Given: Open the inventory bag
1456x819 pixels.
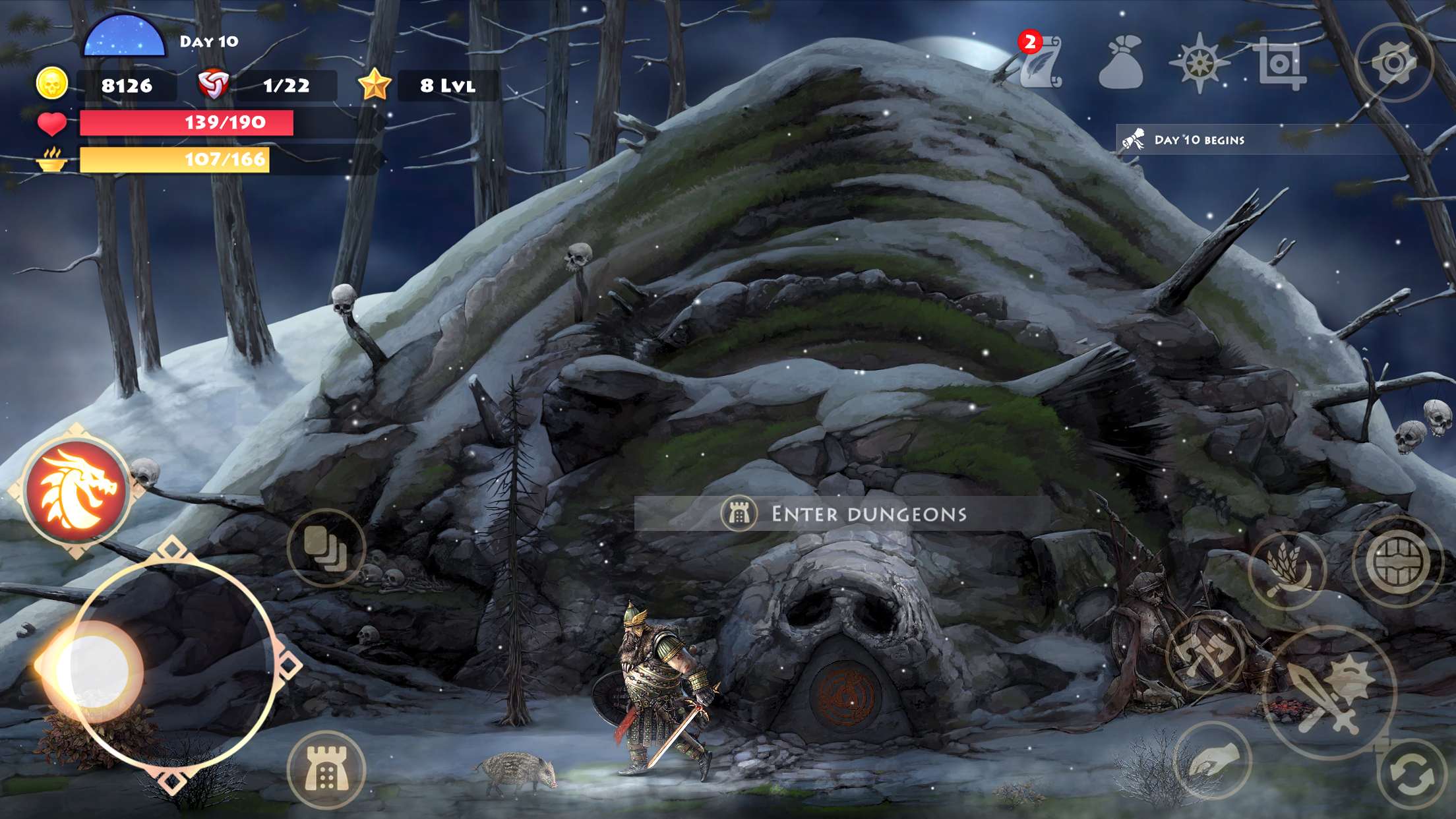Looking at the screenshot, I should point(1121,63).
